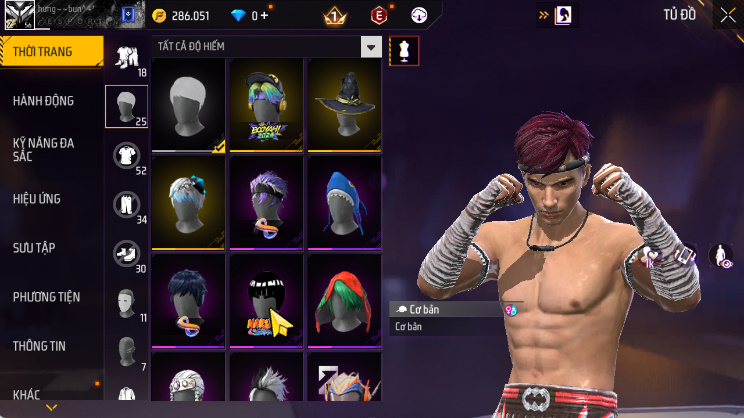
Task: Select the black witch hat item
Action: (x=344, y=104)
